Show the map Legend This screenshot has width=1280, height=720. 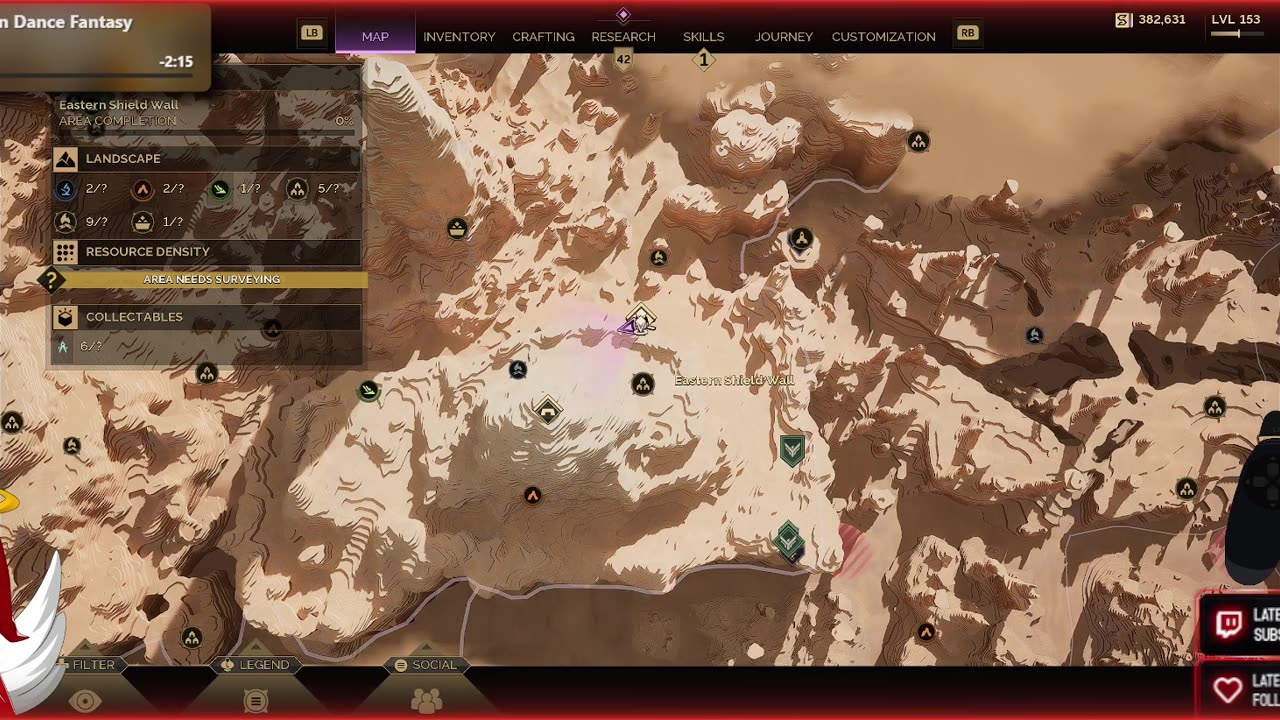click(256, 666)
